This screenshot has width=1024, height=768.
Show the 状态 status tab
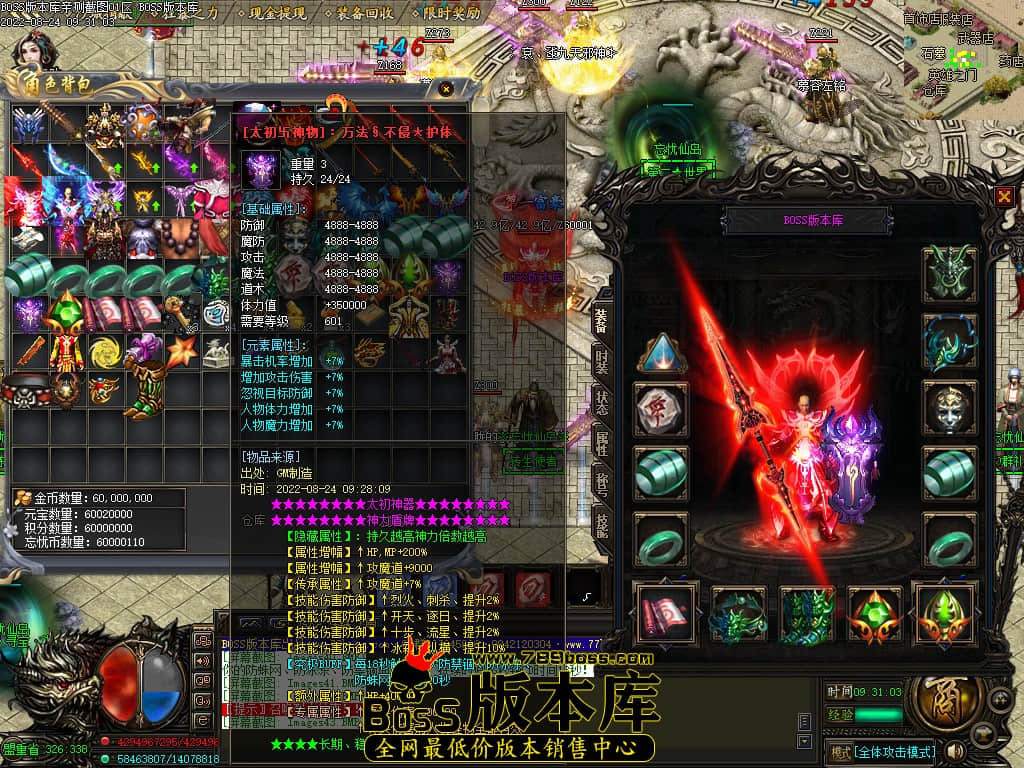coord(601,404)
